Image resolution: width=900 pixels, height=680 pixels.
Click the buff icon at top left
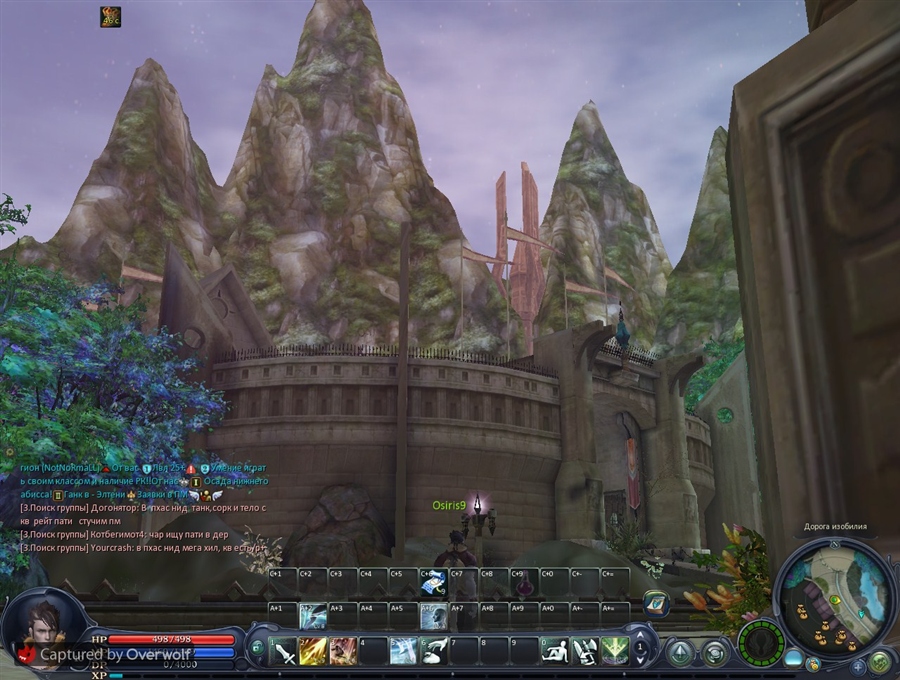tap(110, 16)
